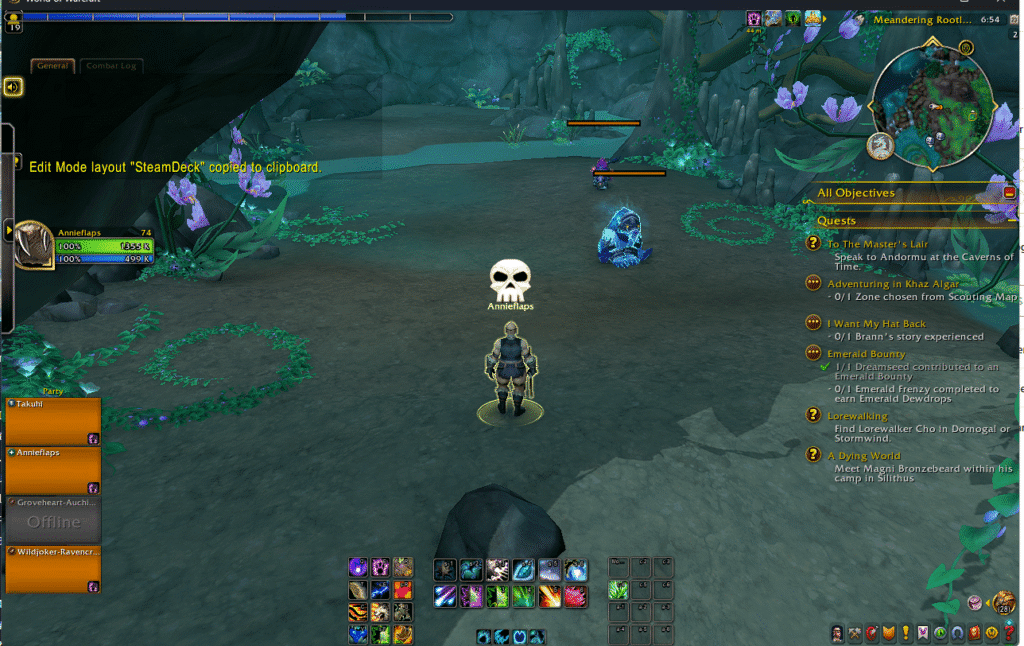
Task: Select Takuhi in the party frames
Action: 53,420
